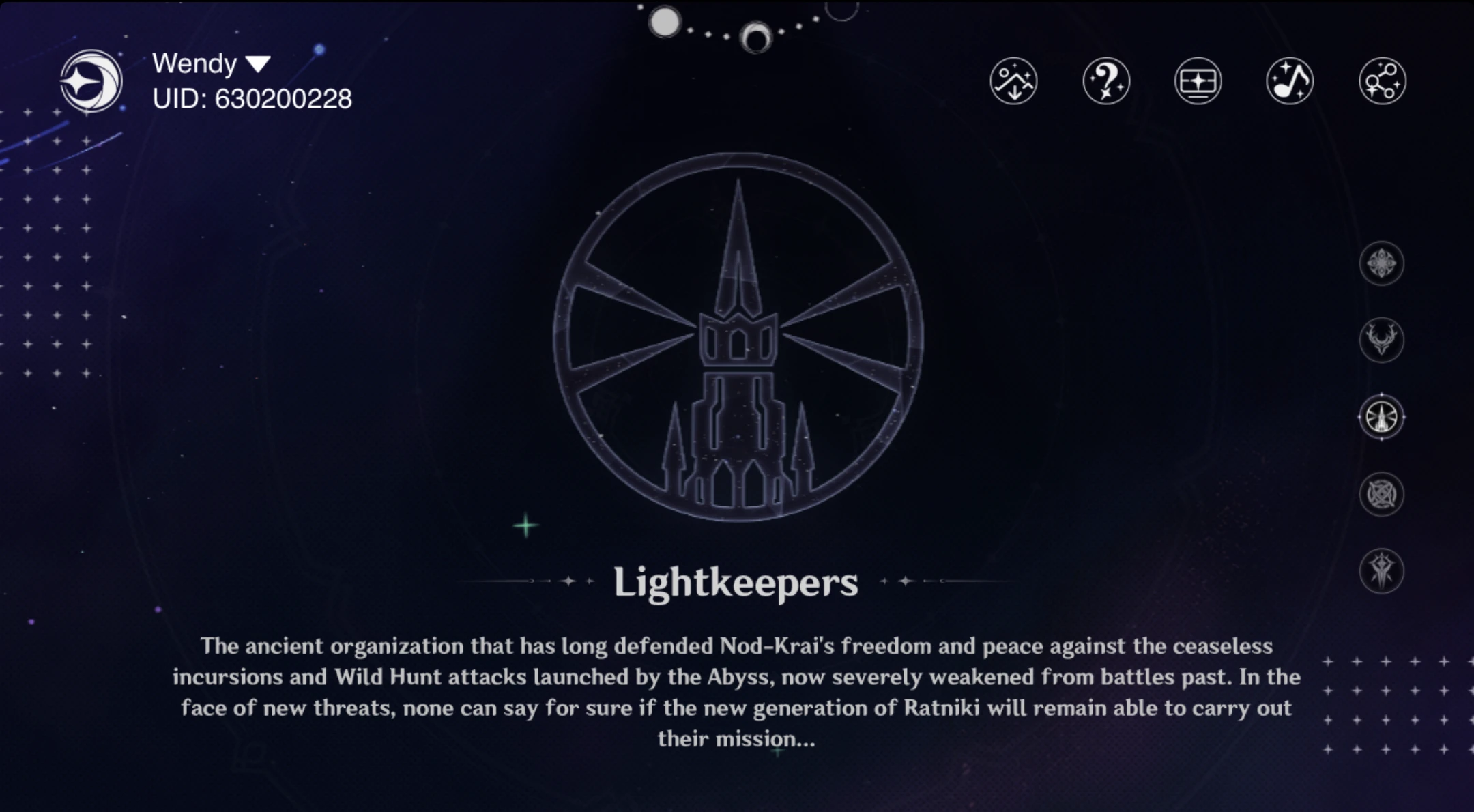Expand the Wendy account name dropdown

[258, 63]
